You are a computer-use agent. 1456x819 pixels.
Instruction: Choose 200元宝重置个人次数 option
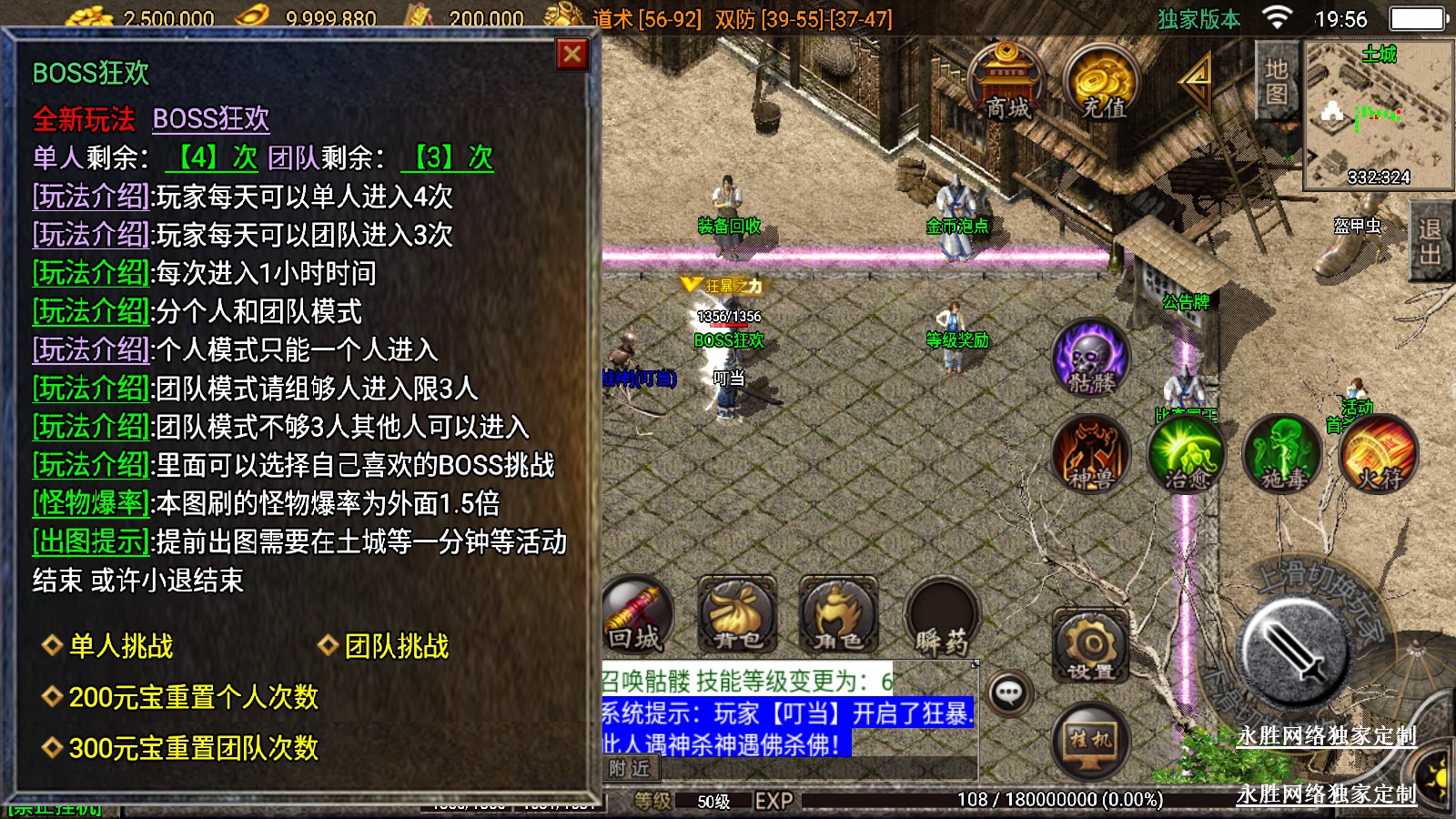pyautogui.click(x=193, y=697)
